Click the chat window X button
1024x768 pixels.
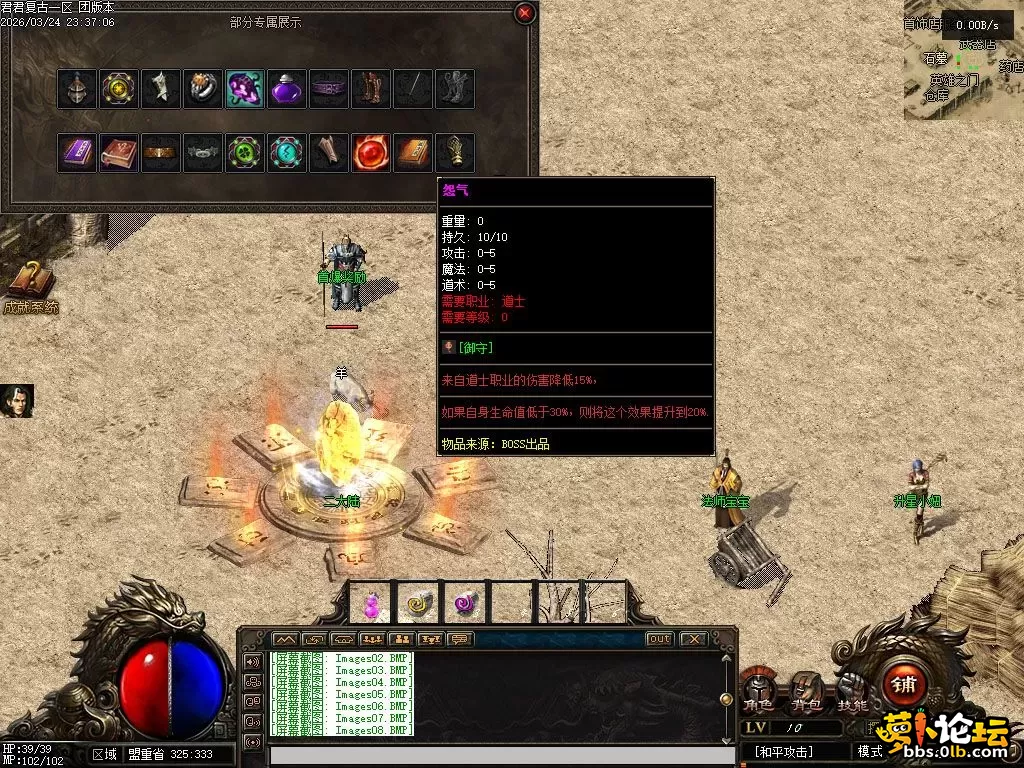(x=692, y=639)
